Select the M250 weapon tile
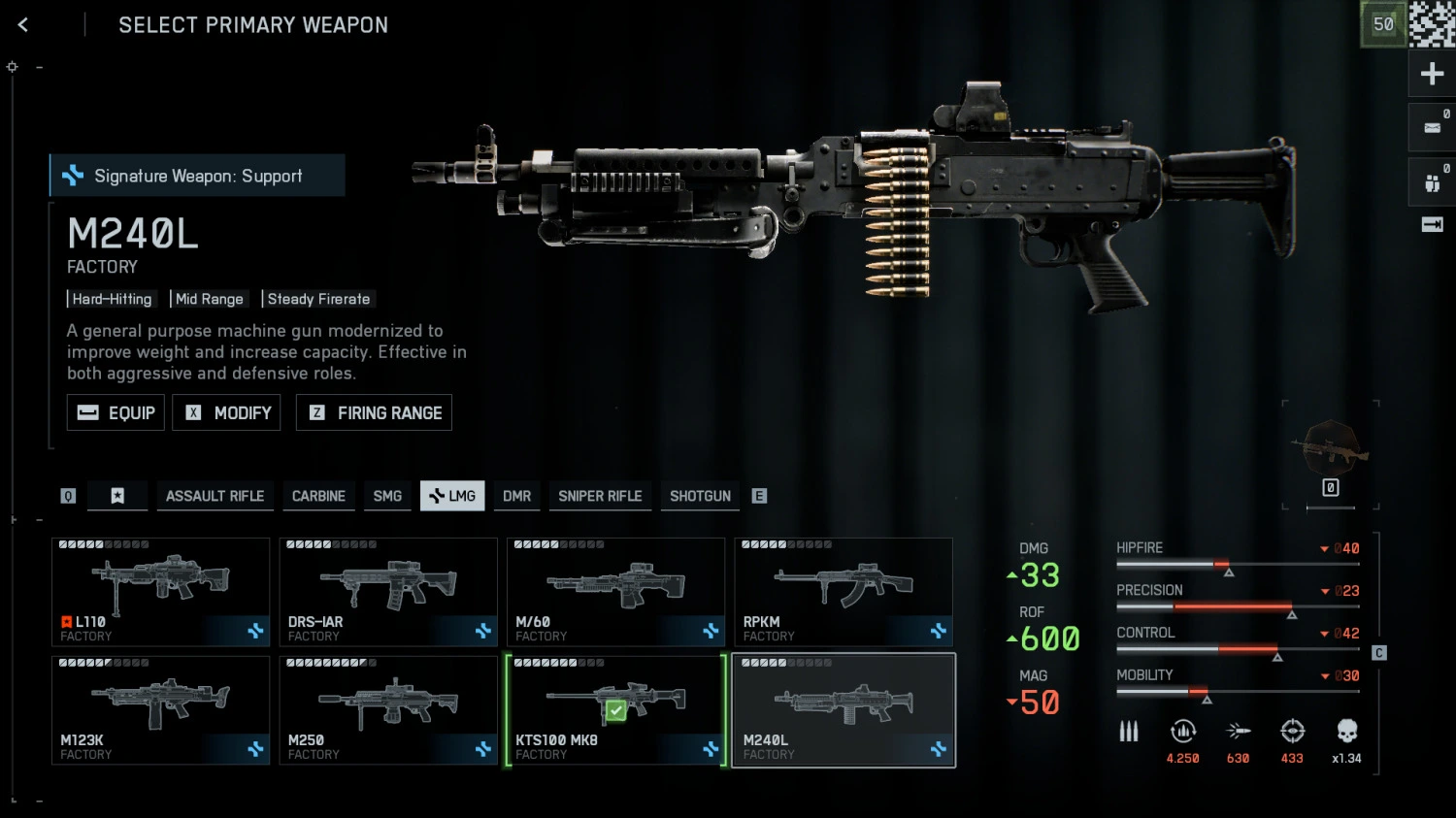Screen dimensions: 1456x818 (388, 710)
